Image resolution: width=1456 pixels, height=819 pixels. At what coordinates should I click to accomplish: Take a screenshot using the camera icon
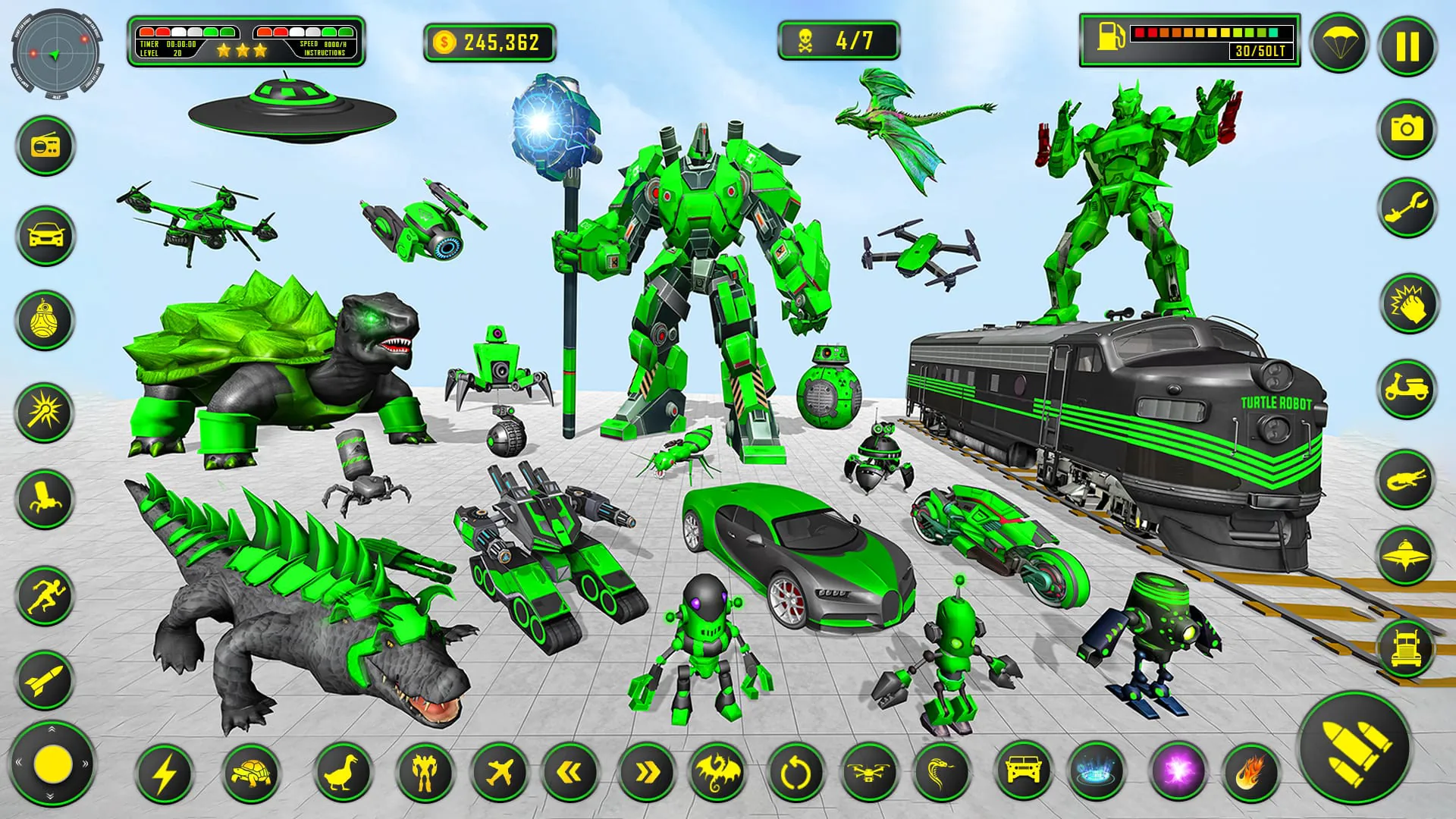1407,129
